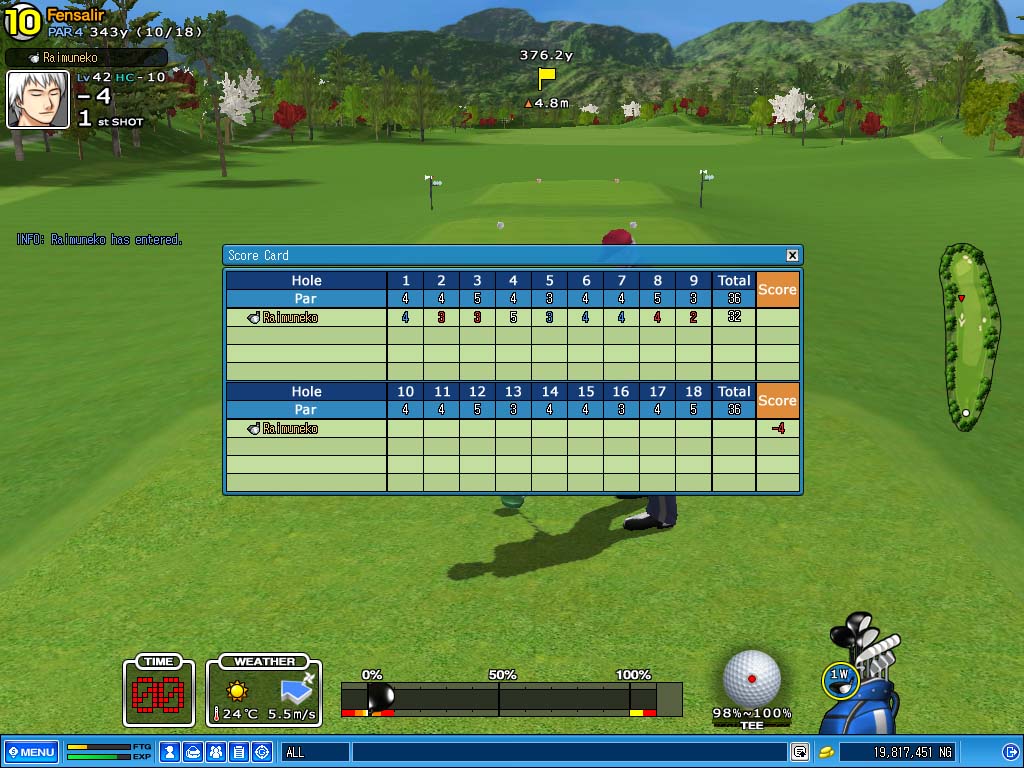Viewport: 1024px width, 768px height.
Task: Click the target crosshair toolbar icon
Action: point(262,752)
